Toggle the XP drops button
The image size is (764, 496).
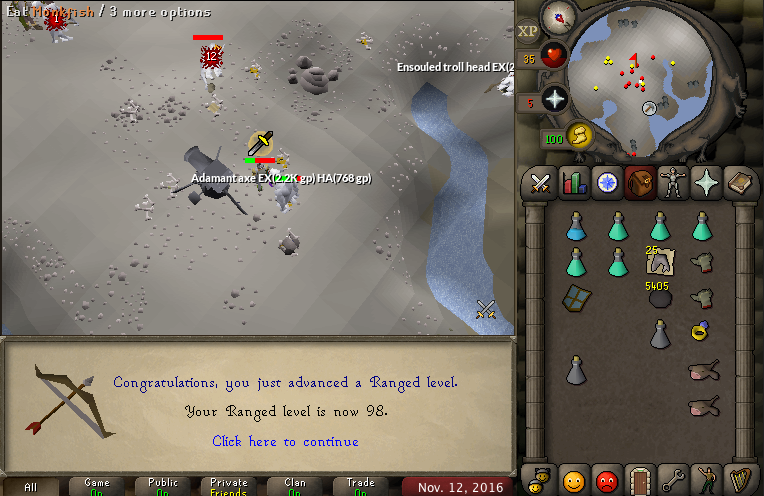528,30
